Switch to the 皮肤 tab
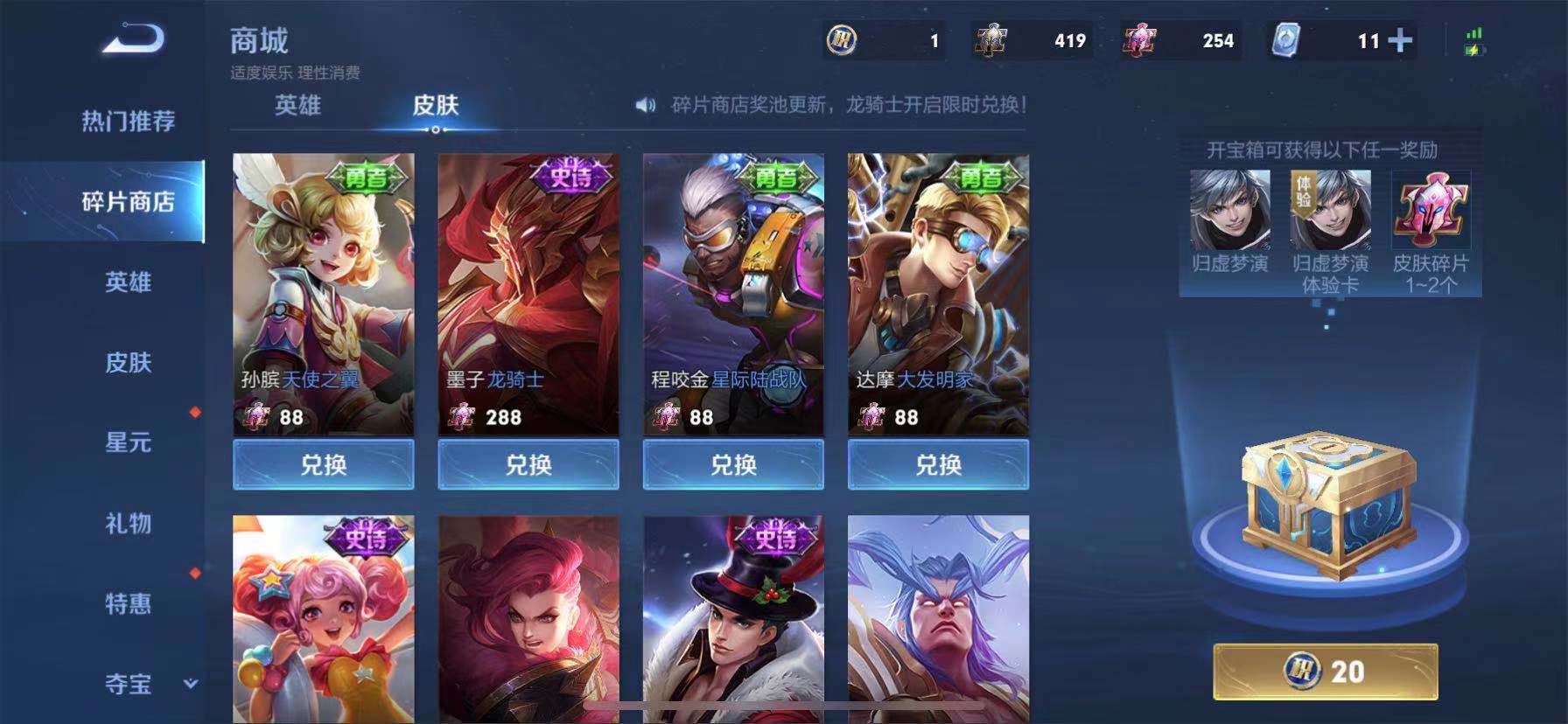This screenshot has width=1568, height=724. pos(435,105)
